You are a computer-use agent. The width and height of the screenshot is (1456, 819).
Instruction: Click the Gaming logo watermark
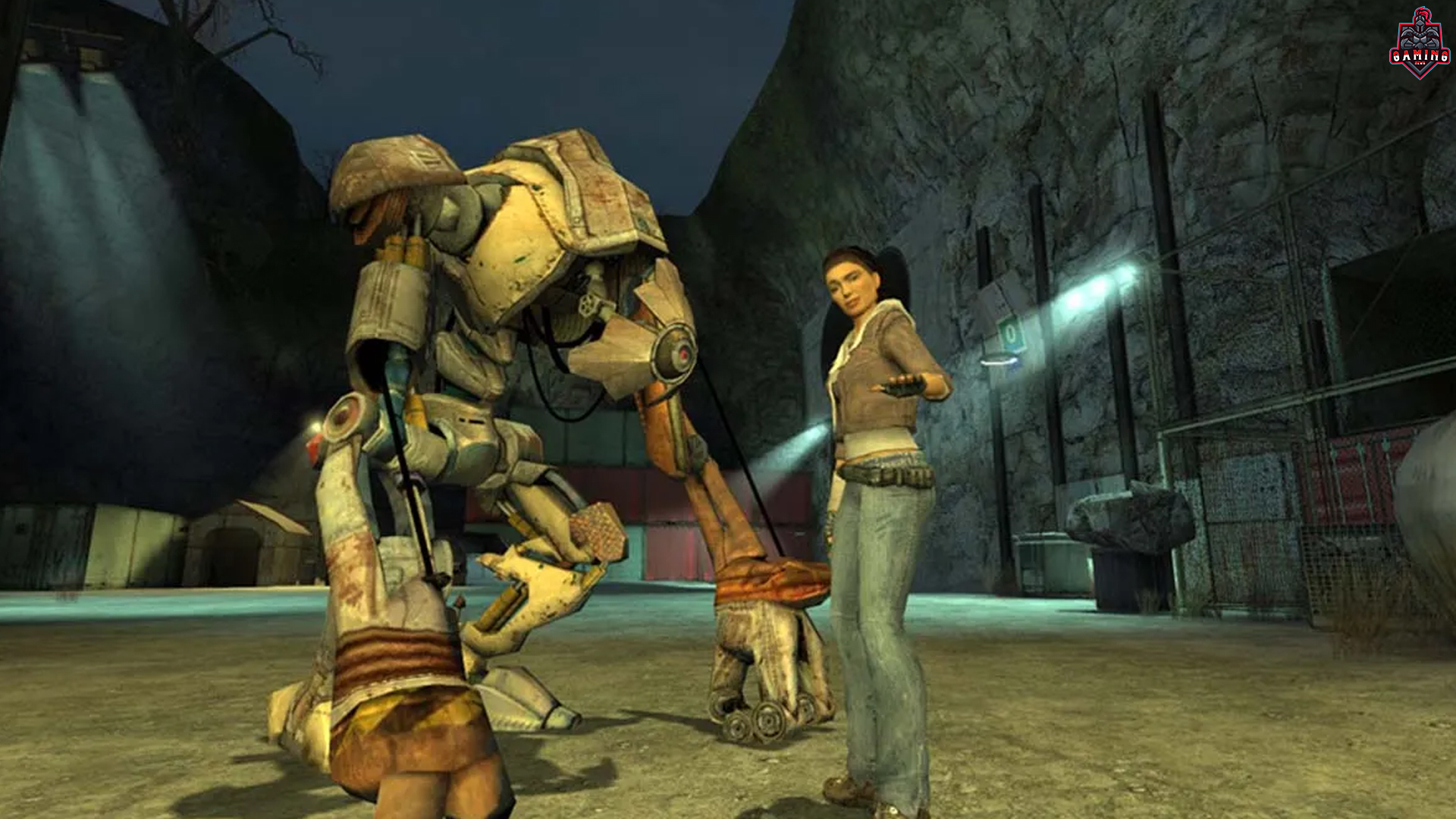[x=1419, y=44]
